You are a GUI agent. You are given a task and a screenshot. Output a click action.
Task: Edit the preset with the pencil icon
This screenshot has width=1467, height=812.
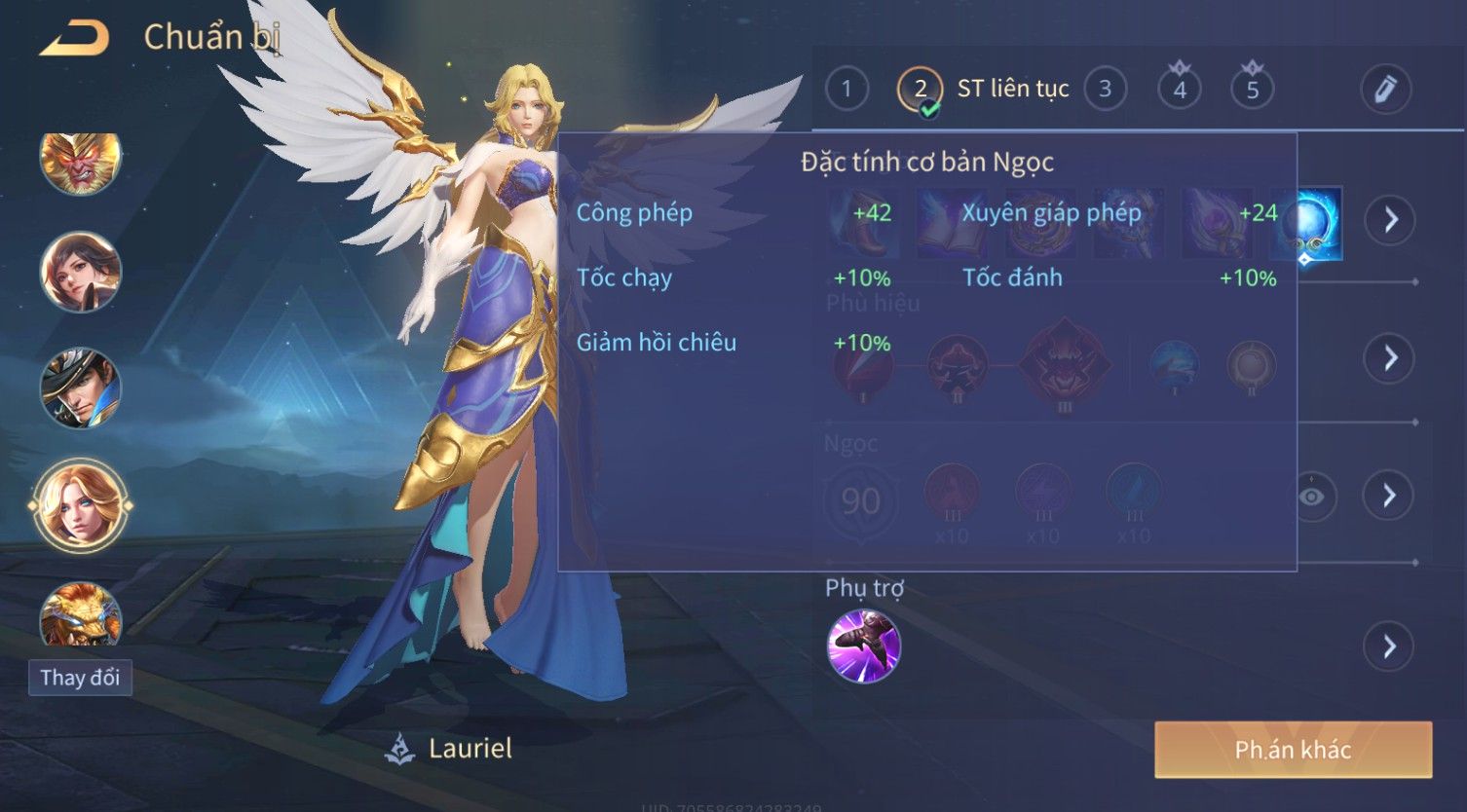(x=1385, y=90)
